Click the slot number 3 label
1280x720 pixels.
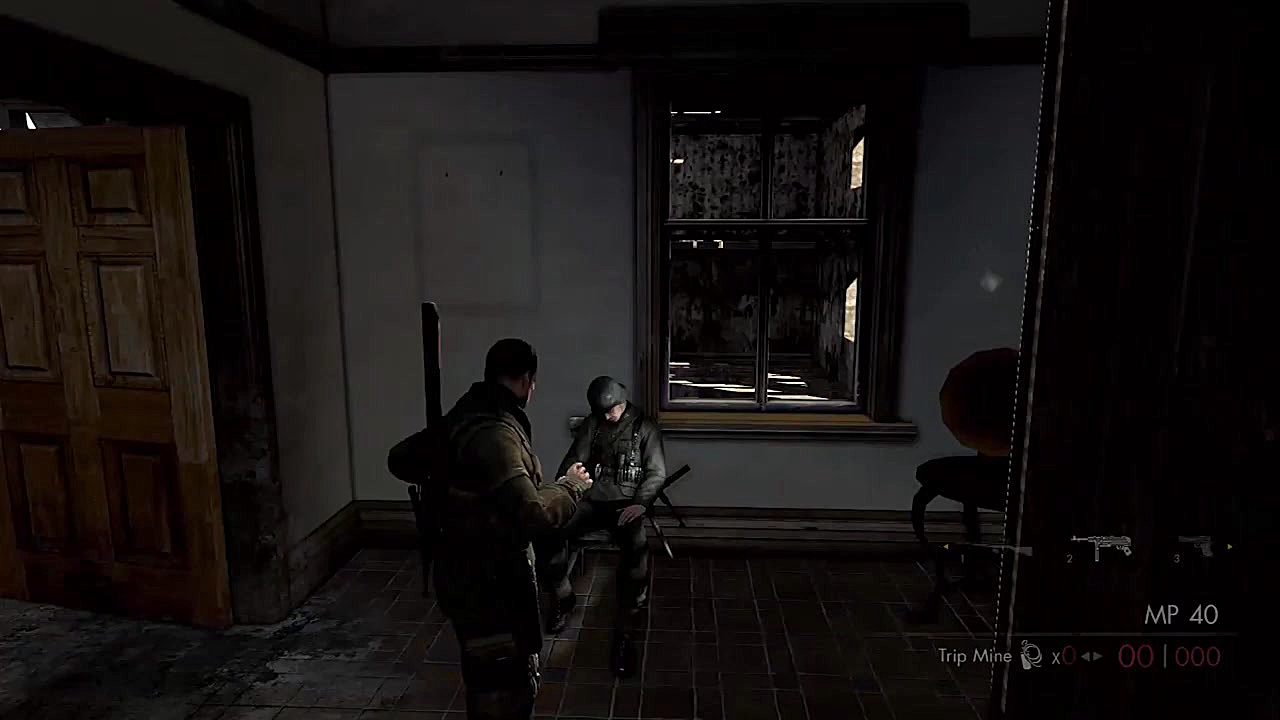tap(1176, 558)
